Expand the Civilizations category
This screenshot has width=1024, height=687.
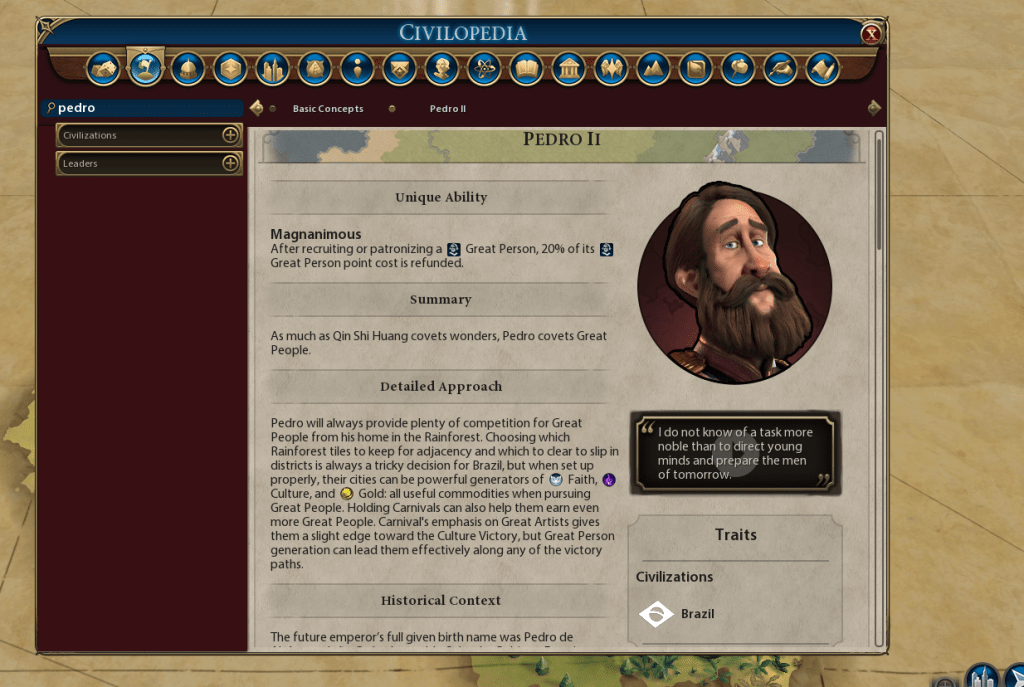[230, 135]
